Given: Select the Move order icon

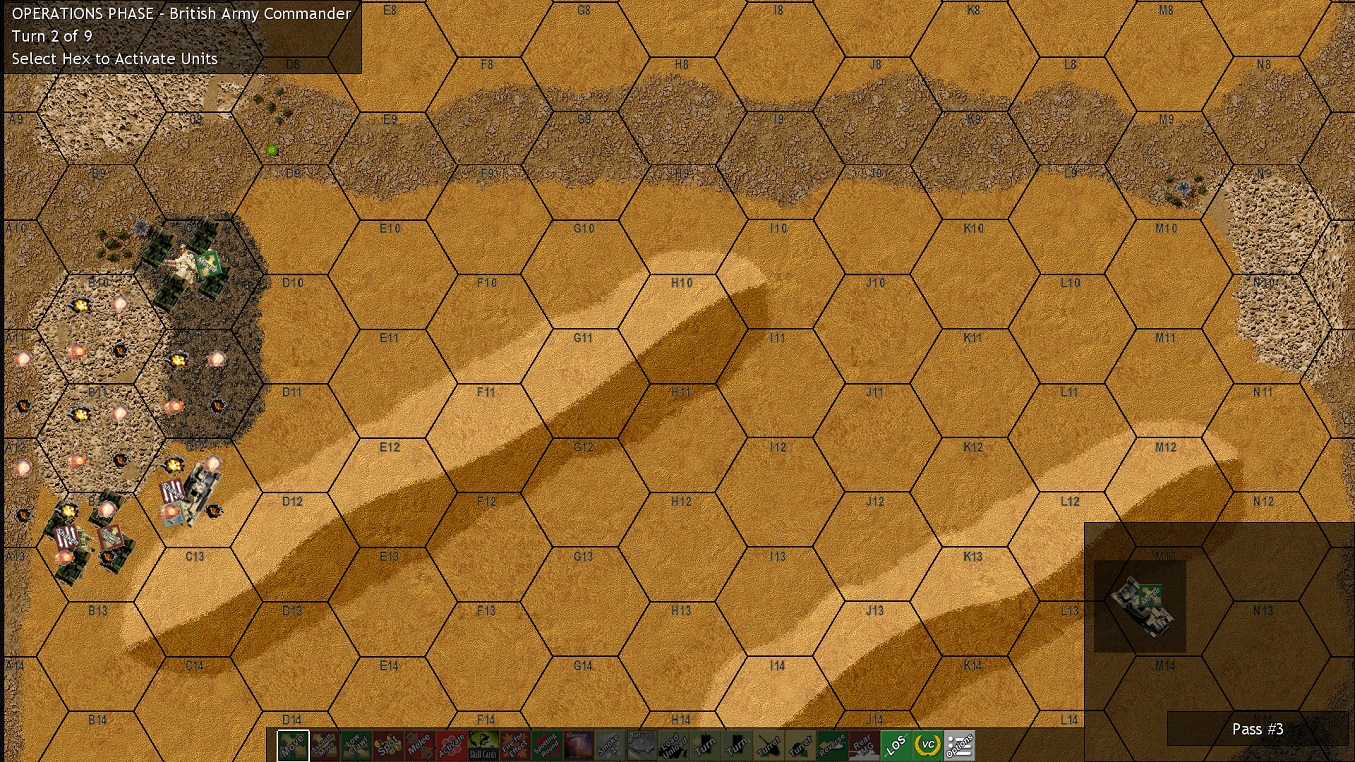Looking at the screenshot, I should coord(294,744).
